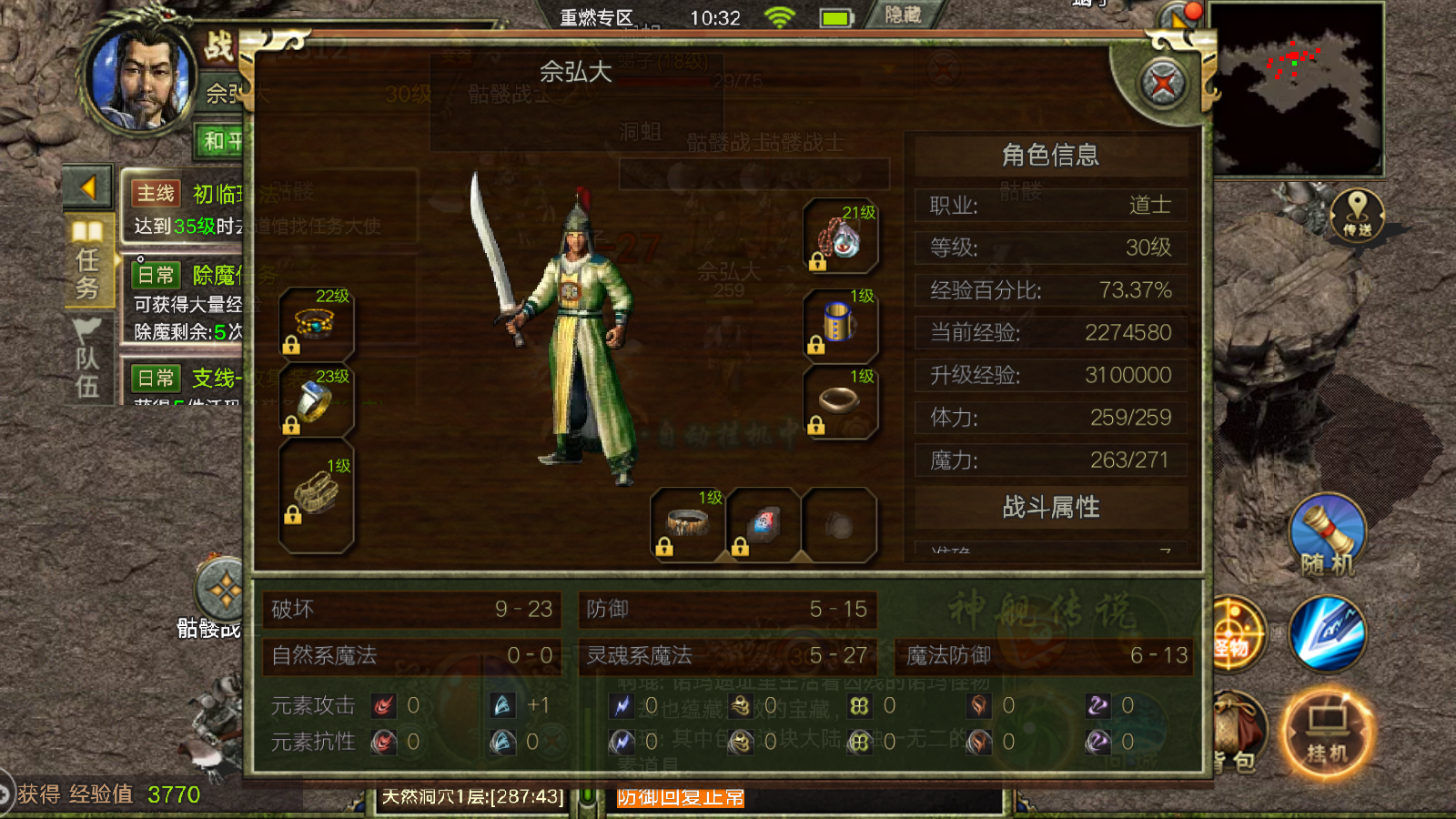The image size is (1456, 819).
Task: Select the level 22 bracelet slot
Action: (316, 322)
